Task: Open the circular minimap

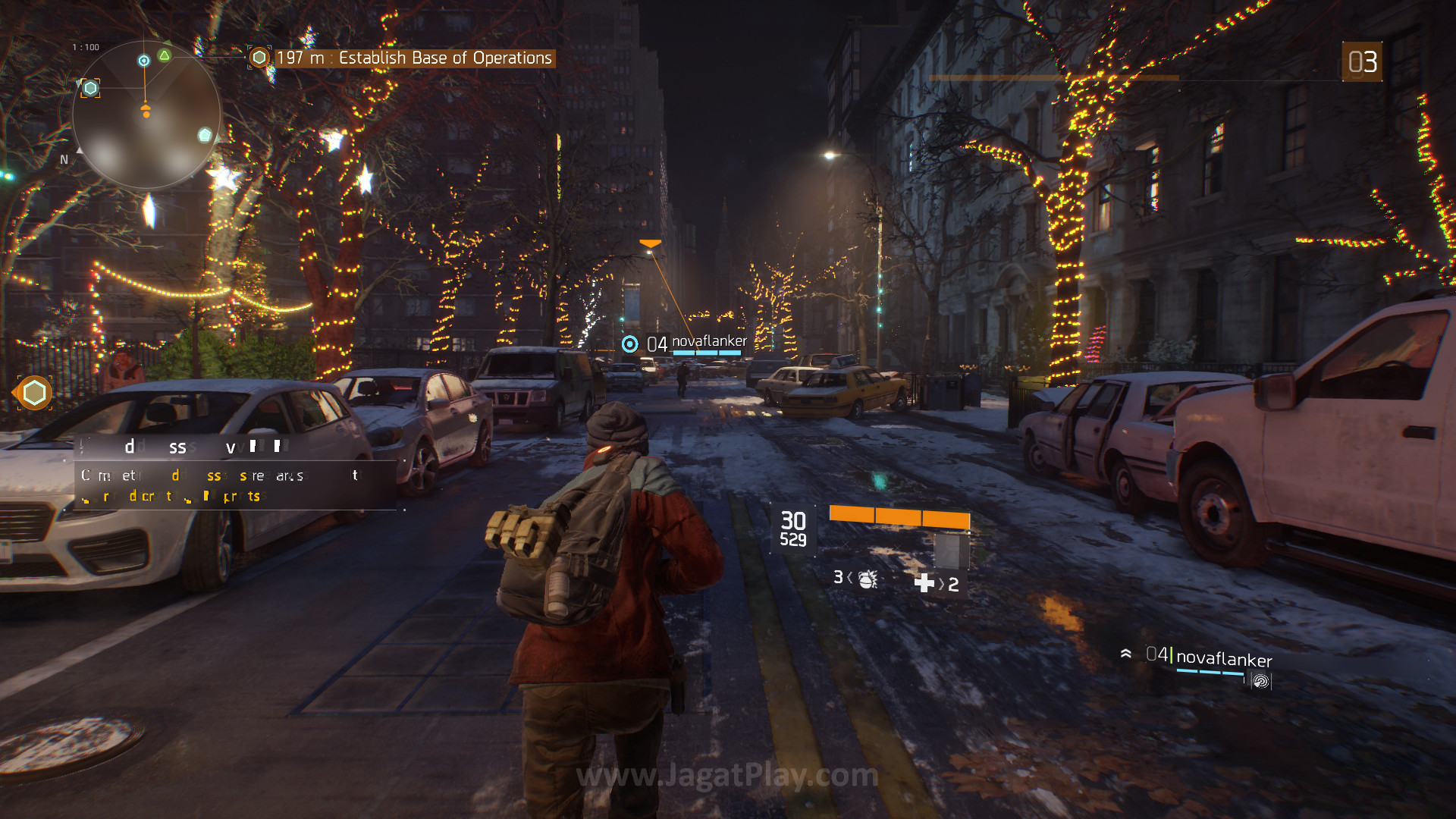Action: (x=146, y=115)
